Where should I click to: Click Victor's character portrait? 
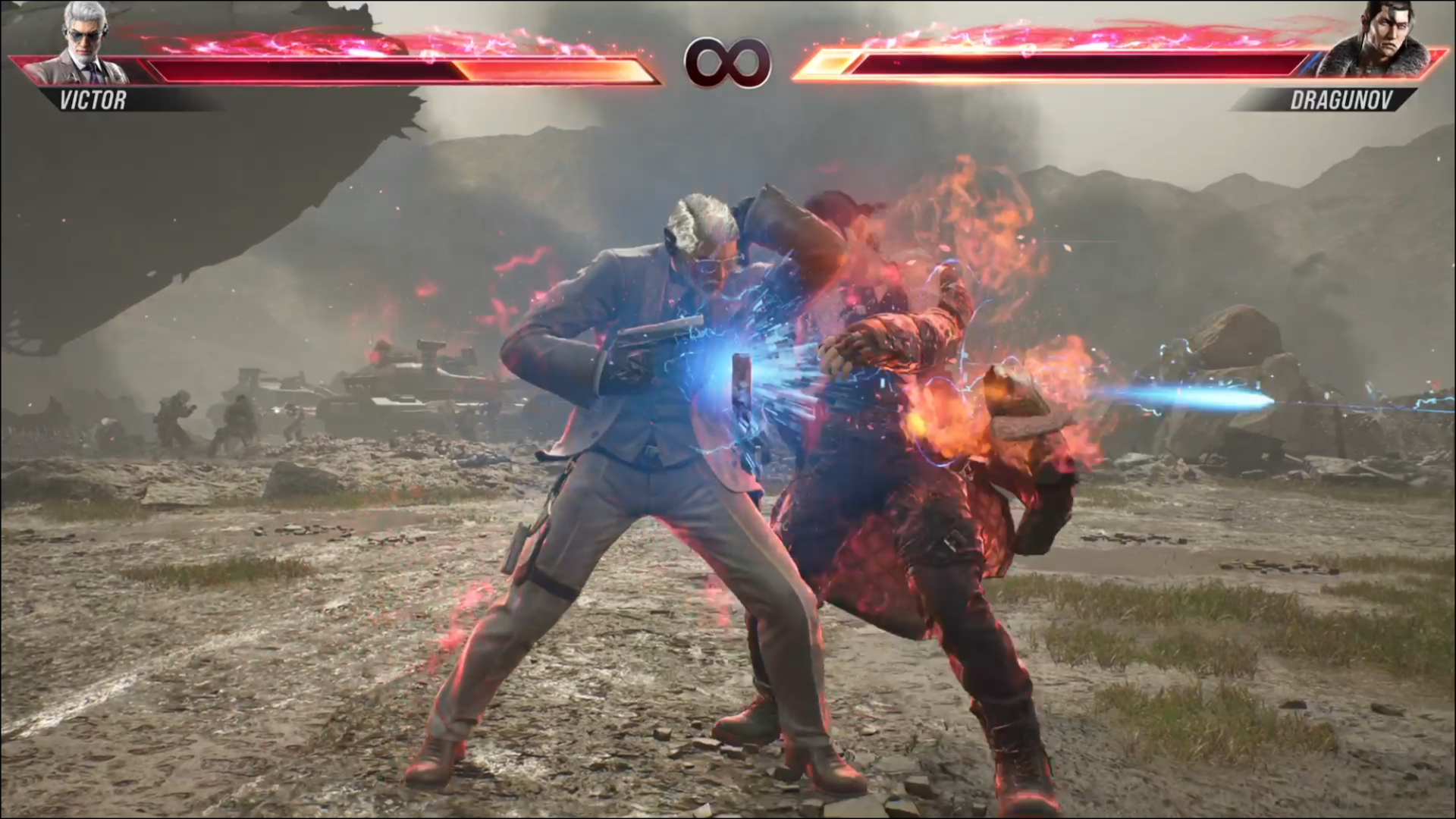pos(84,42)
